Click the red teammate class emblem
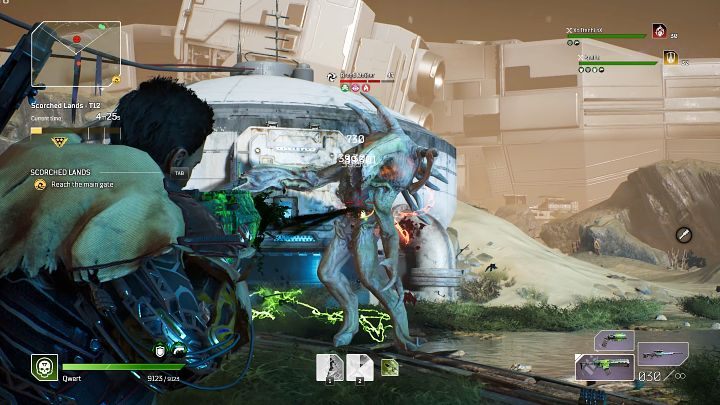Image resolution: width=720 pixels, height=405 pixels. (660, 32)
